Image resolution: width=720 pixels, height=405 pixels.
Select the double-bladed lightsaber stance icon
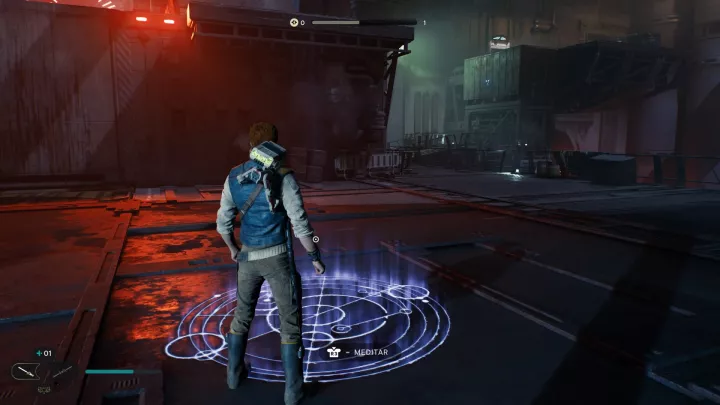[x=61, y=372]
